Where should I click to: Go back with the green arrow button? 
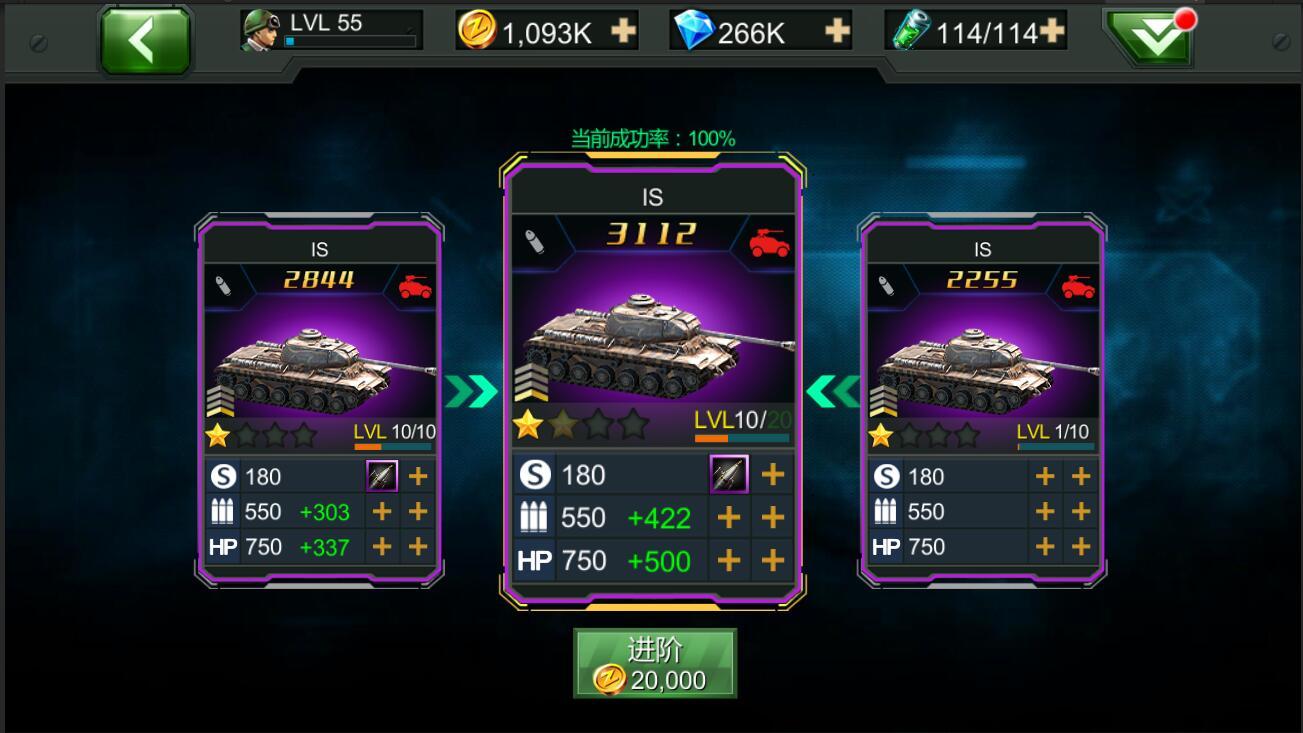pos(145,41)
